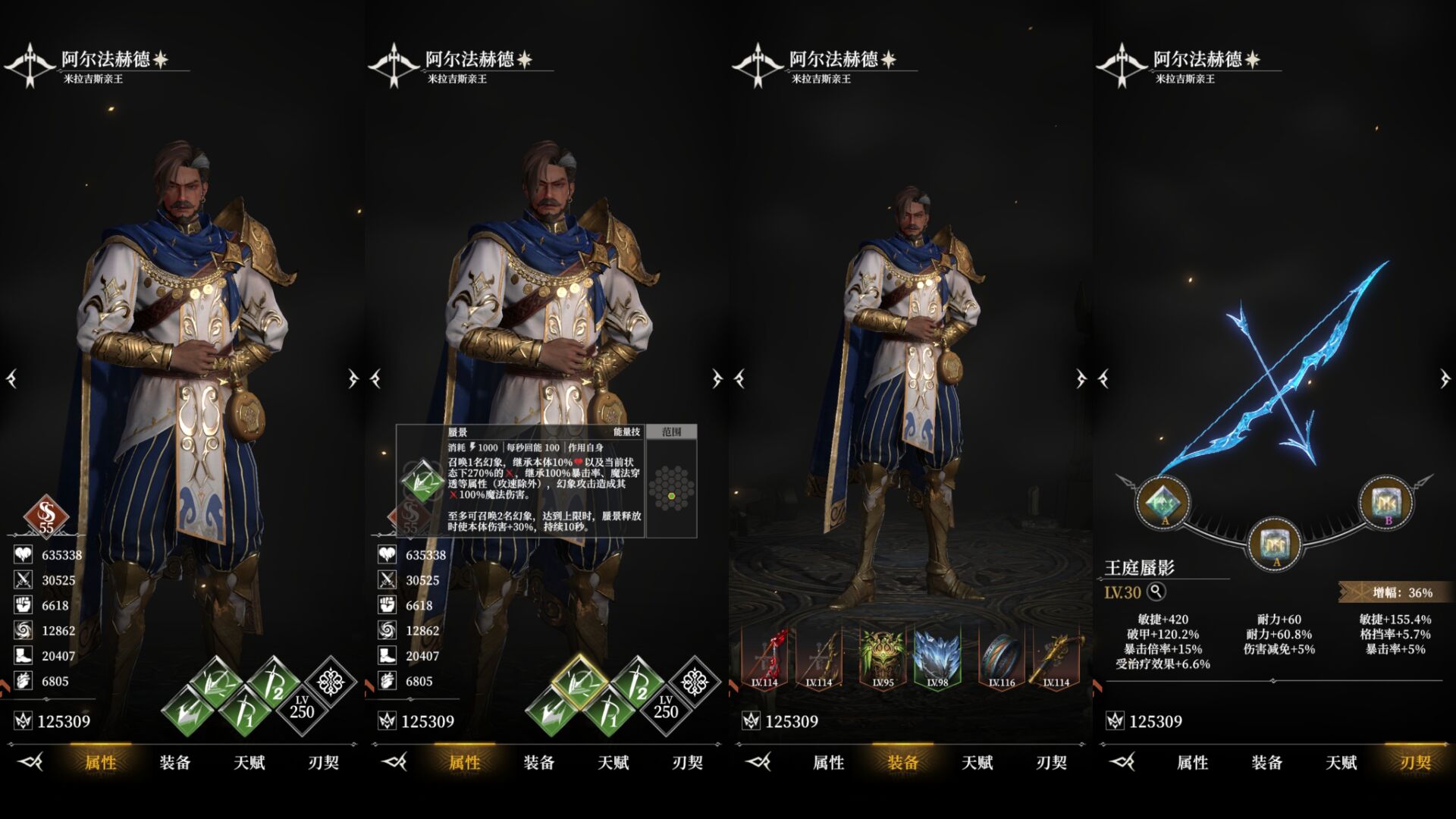Click the gold-highlighted 刃契 tab
Image resolution: width=1456 pixels, height=819 pixels.
pos(1415,762)
